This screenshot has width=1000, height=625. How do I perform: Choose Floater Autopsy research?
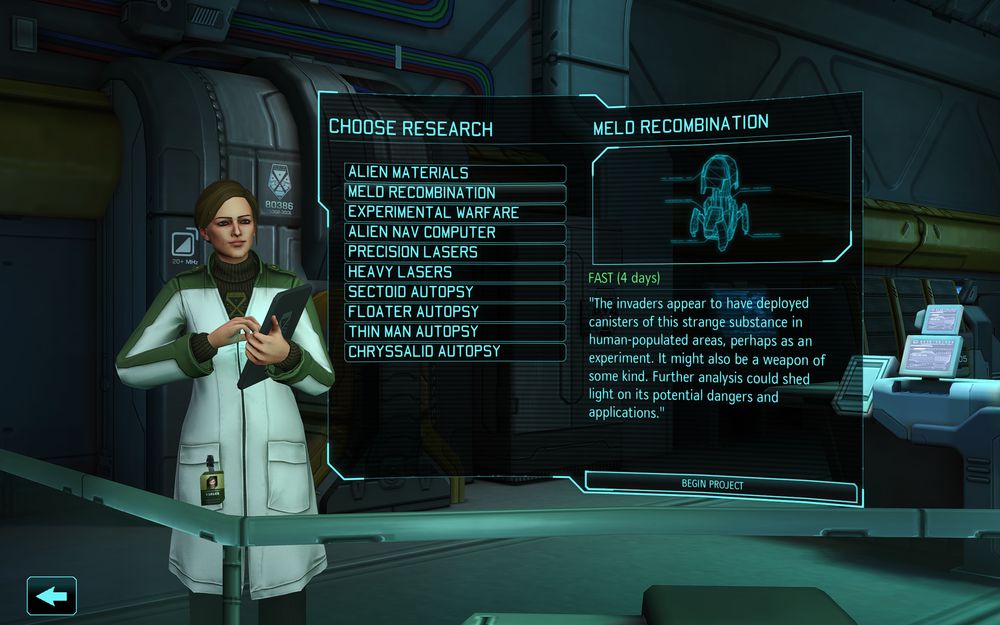455,312
